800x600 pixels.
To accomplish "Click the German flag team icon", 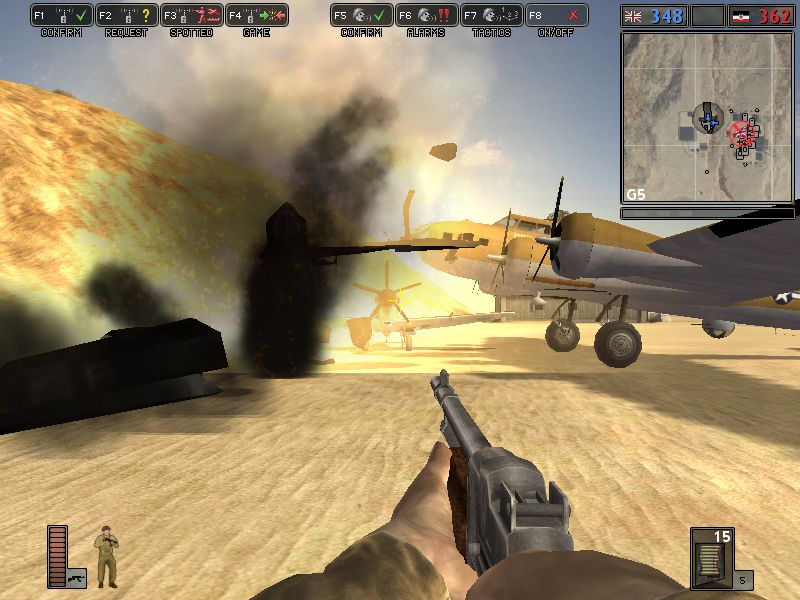I will (745, 16).
